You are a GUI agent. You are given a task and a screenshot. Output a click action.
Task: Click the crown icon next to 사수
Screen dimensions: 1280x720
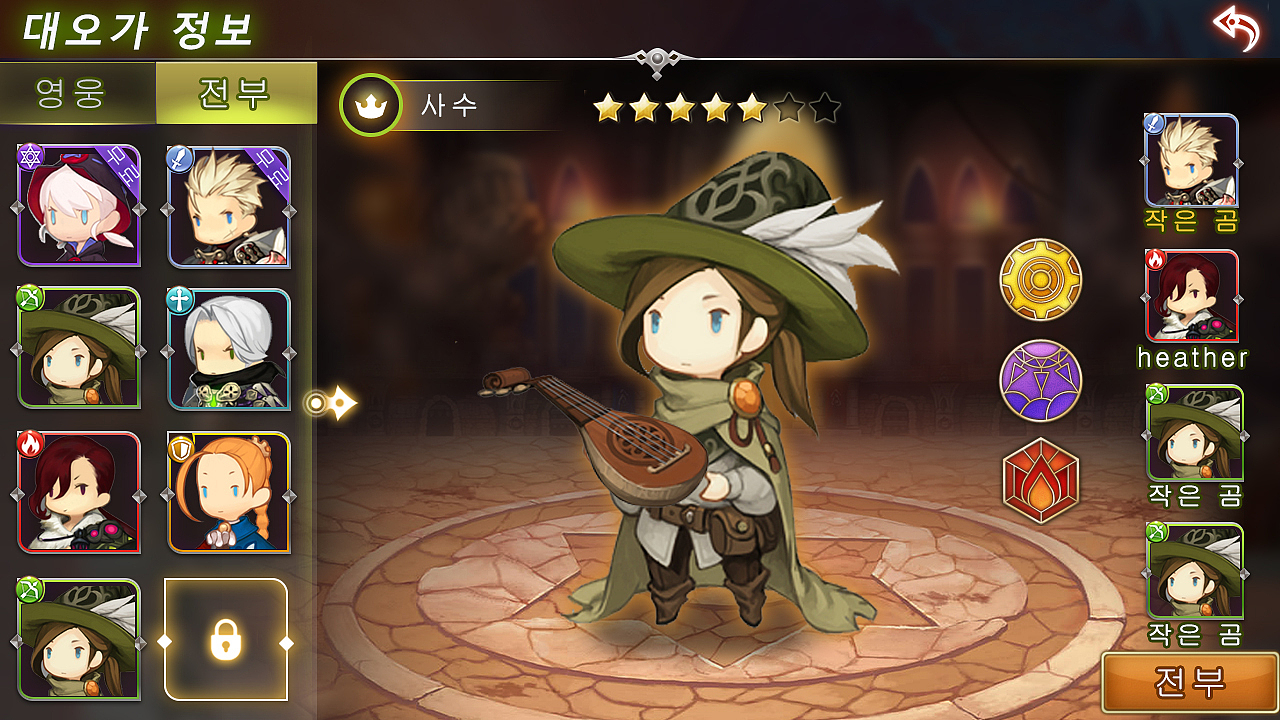371,105
